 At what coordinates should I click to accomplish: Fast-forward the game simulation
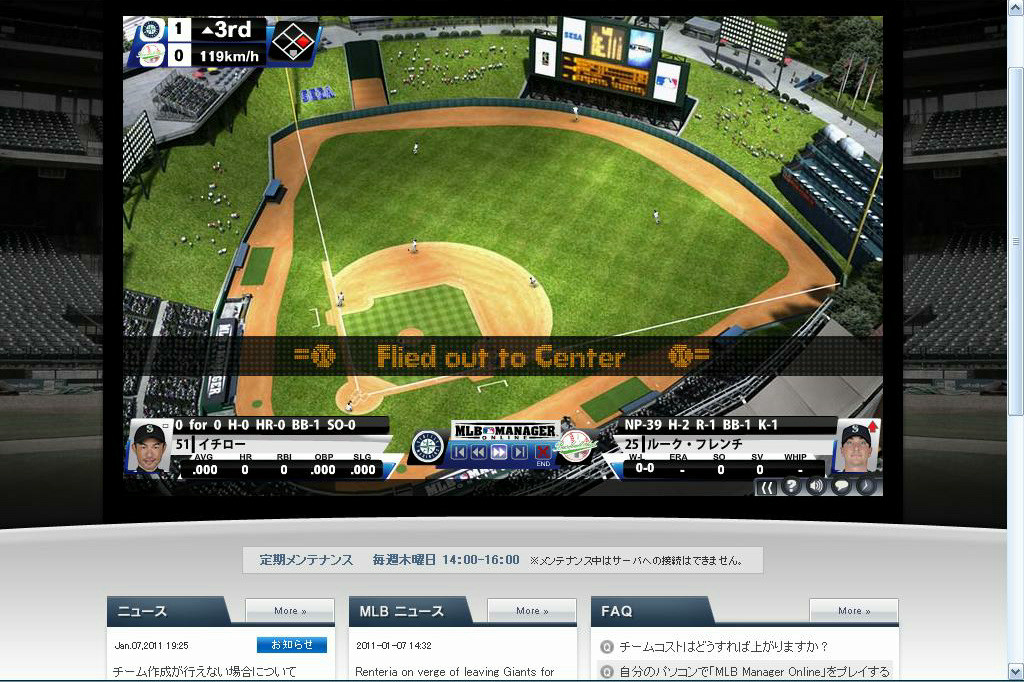click(499, 452)
